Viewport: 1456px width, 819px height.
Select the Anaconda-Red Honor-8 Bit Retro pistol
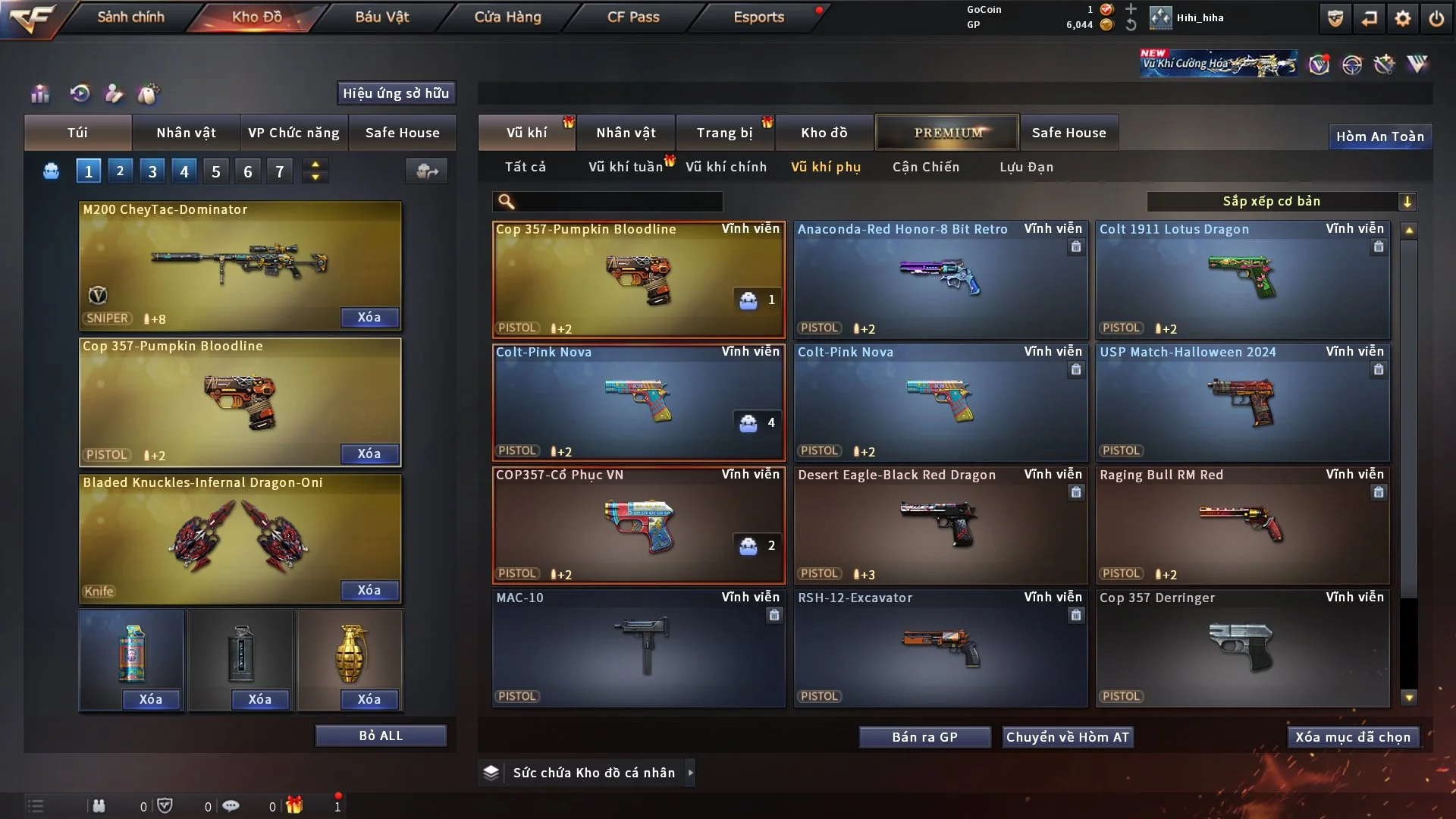pyautogui.click(x=940, y=279)
